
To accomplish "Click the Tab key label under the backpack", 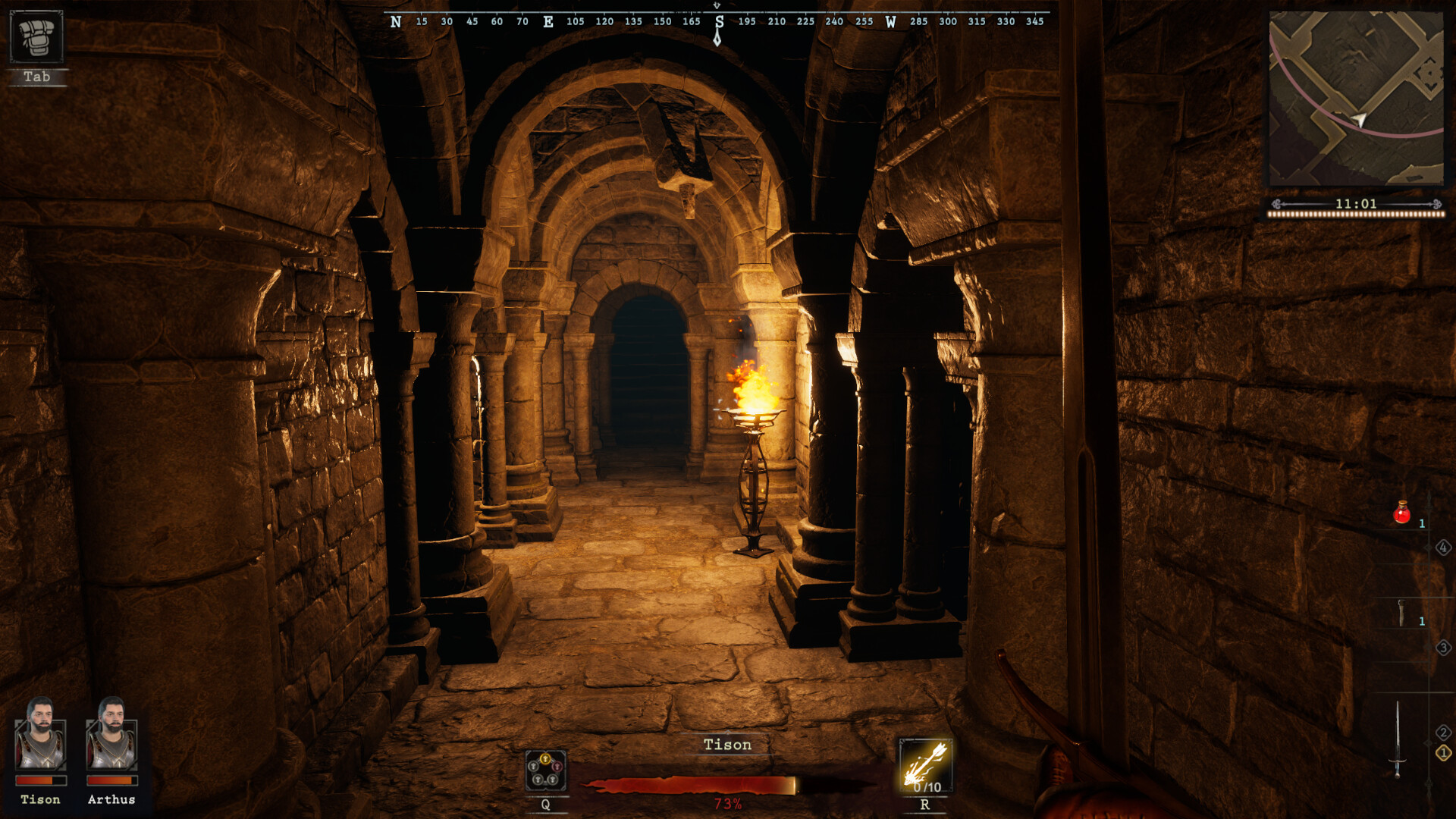I will [x=38, y=77].
